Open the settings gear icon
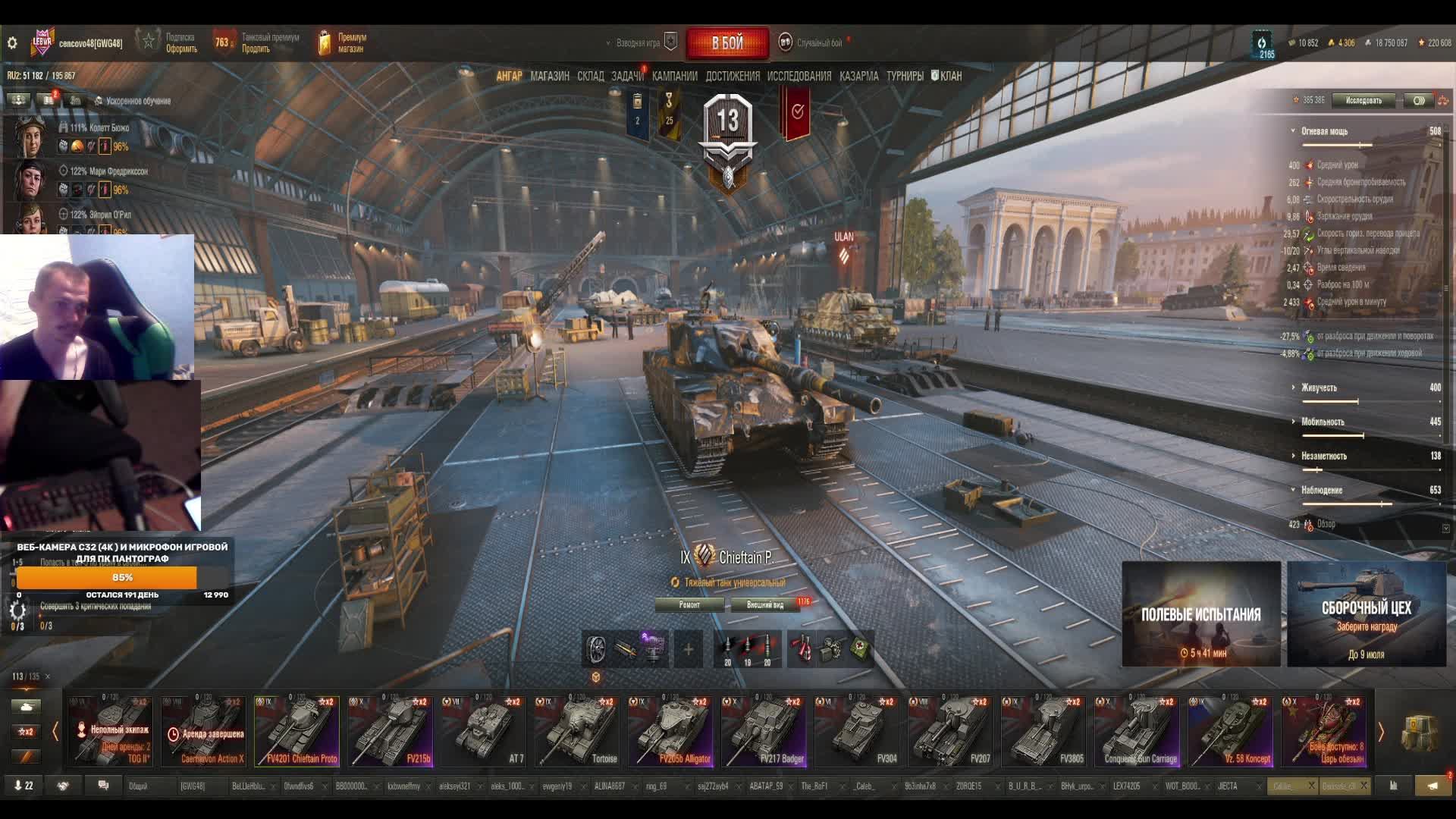Viewport: 1456px width, 819px height. [12, 43]
